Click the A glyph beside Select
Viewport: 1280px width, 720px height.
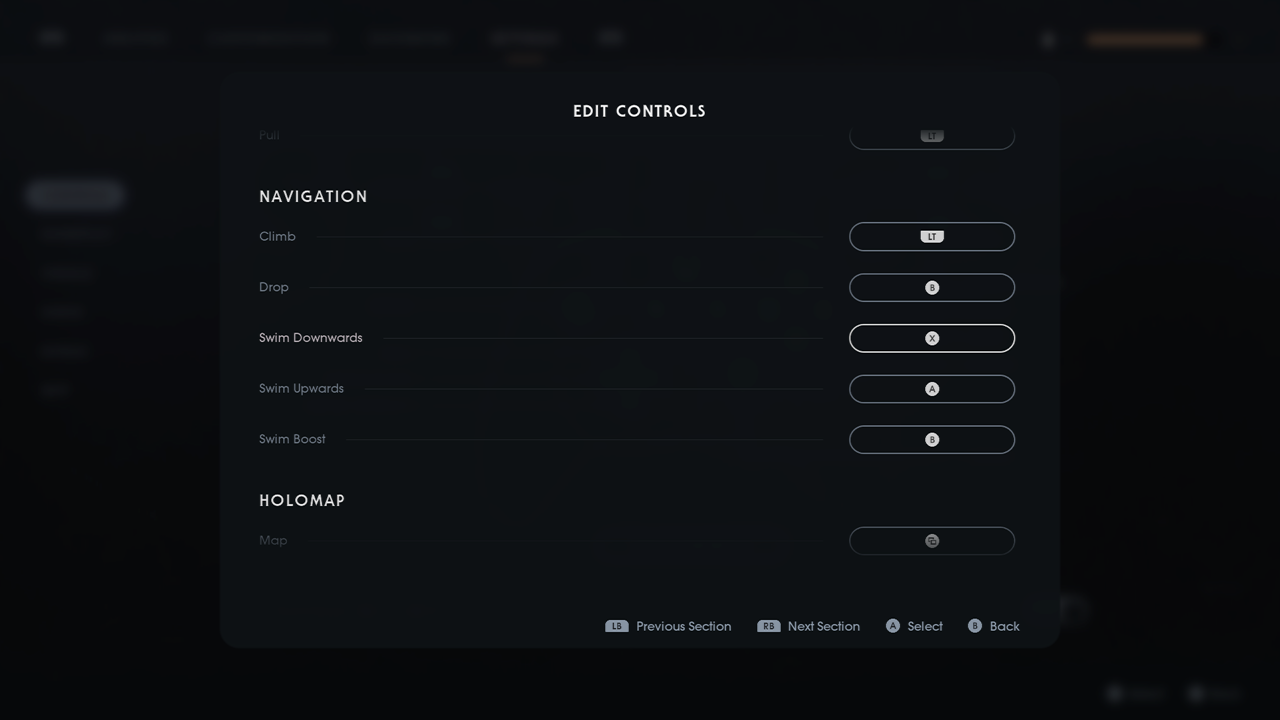(x=893, y=625)
